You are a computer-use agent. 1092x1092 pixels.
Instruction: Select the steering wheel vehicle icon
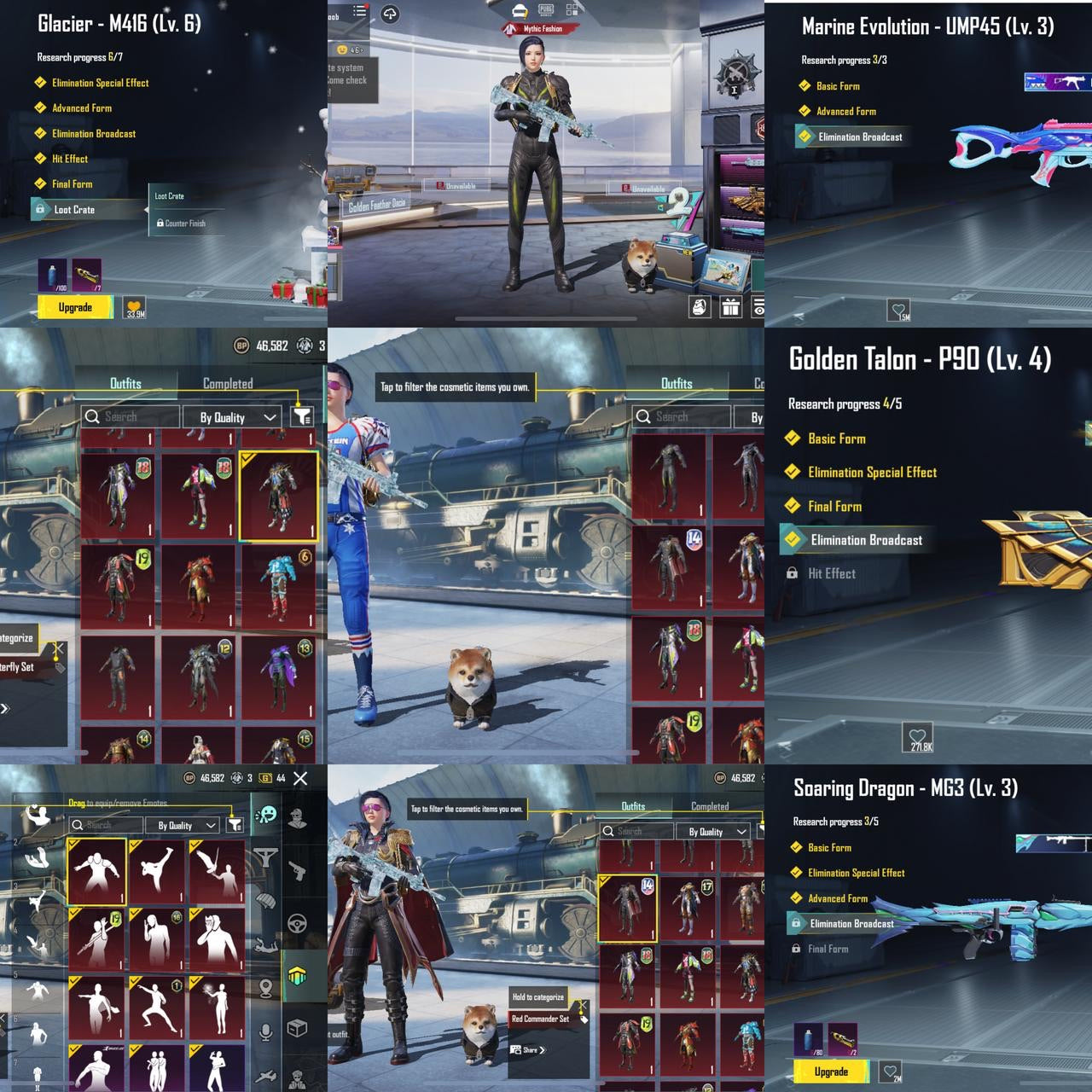coord(297,921)
